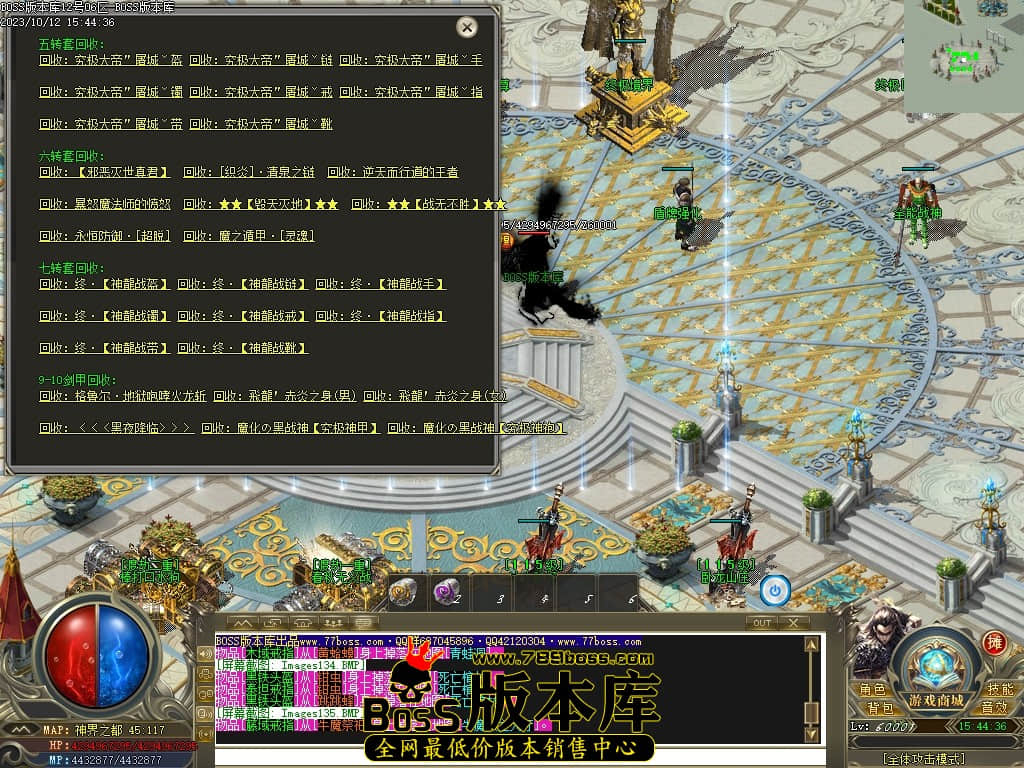Click the blue power button icon
Viewport: 1024px width, 768px height.
774,591
